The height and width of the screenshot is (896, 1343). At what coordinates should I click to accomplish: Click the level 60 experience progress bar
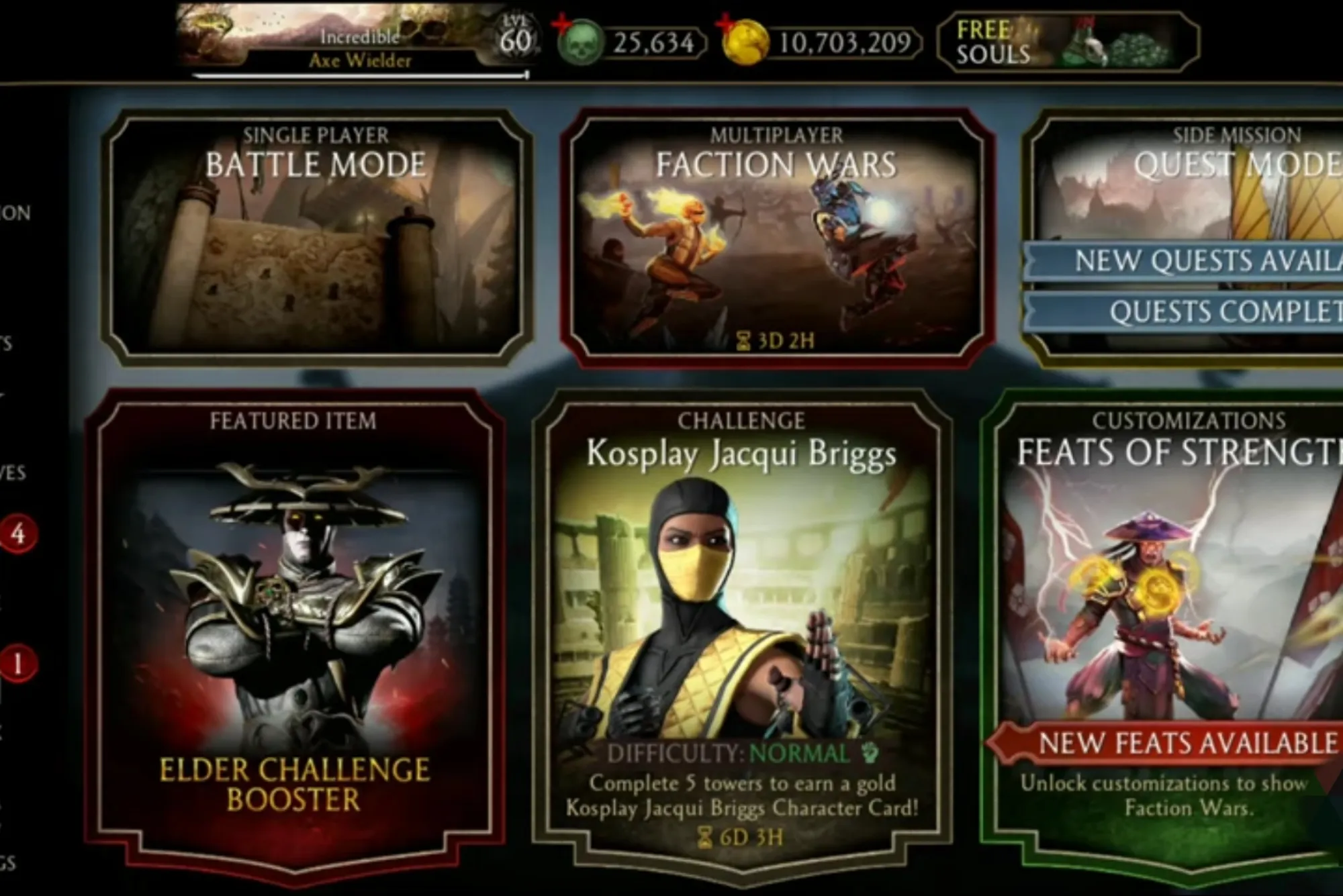pyautogui.click(x=356, y=77)
